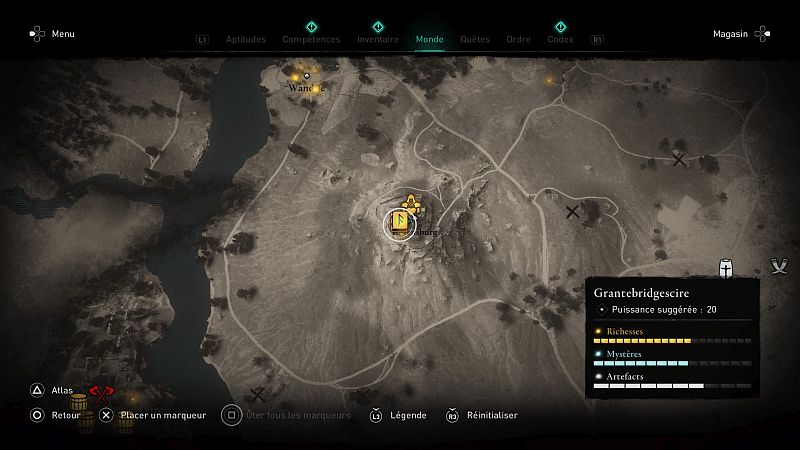Switch to the Aptitudes tab
This screenshot has height=450, width=800.
pyautogui.click(x=245, y=40)
